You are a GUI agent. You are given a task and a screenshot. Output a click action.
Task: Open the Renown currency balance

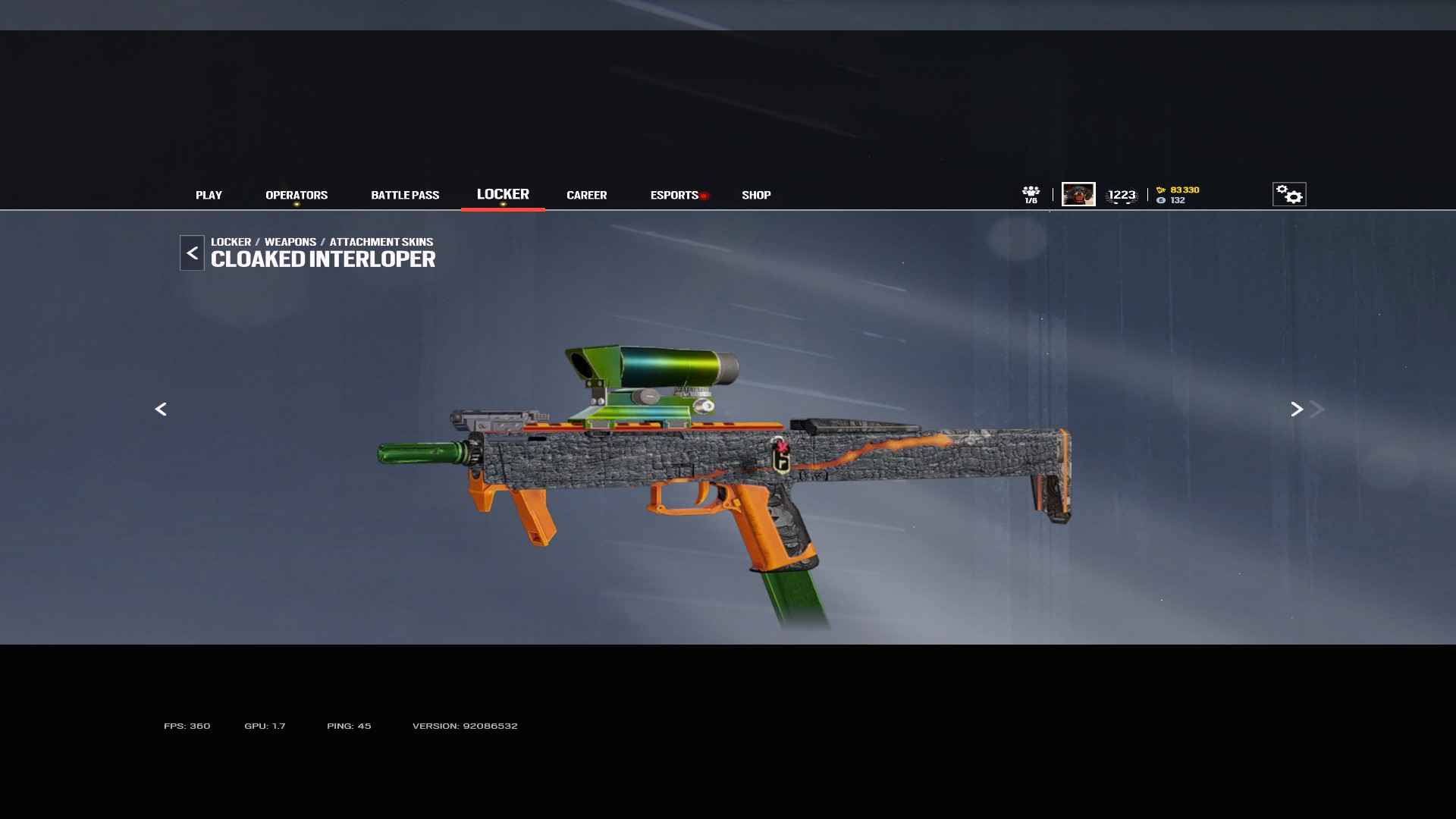(1179, 190)
